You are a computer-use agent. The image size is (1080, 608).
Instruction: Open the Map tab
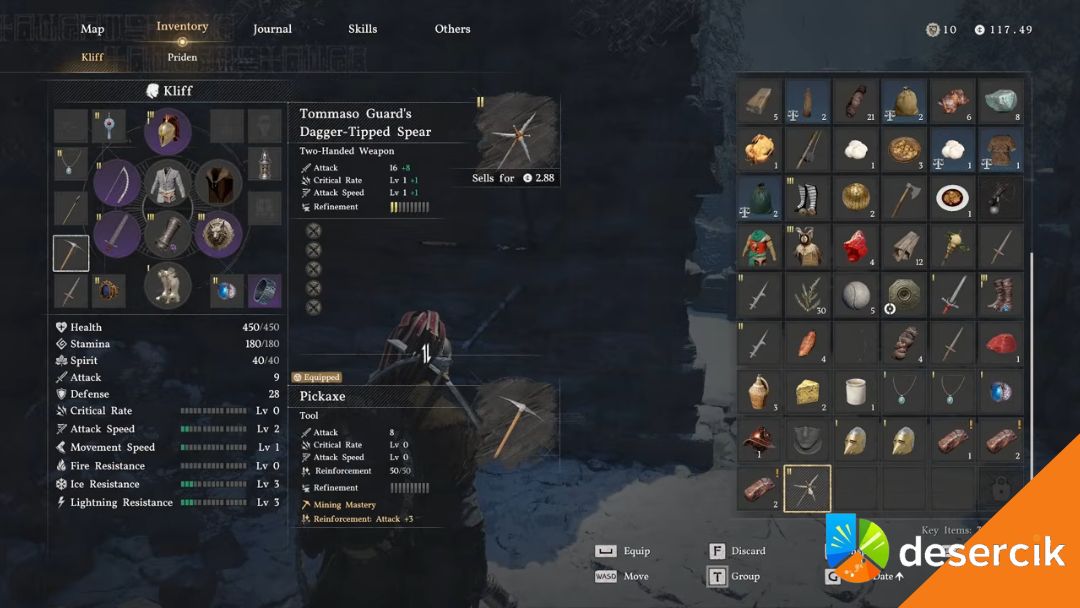(x=92, y=29)
